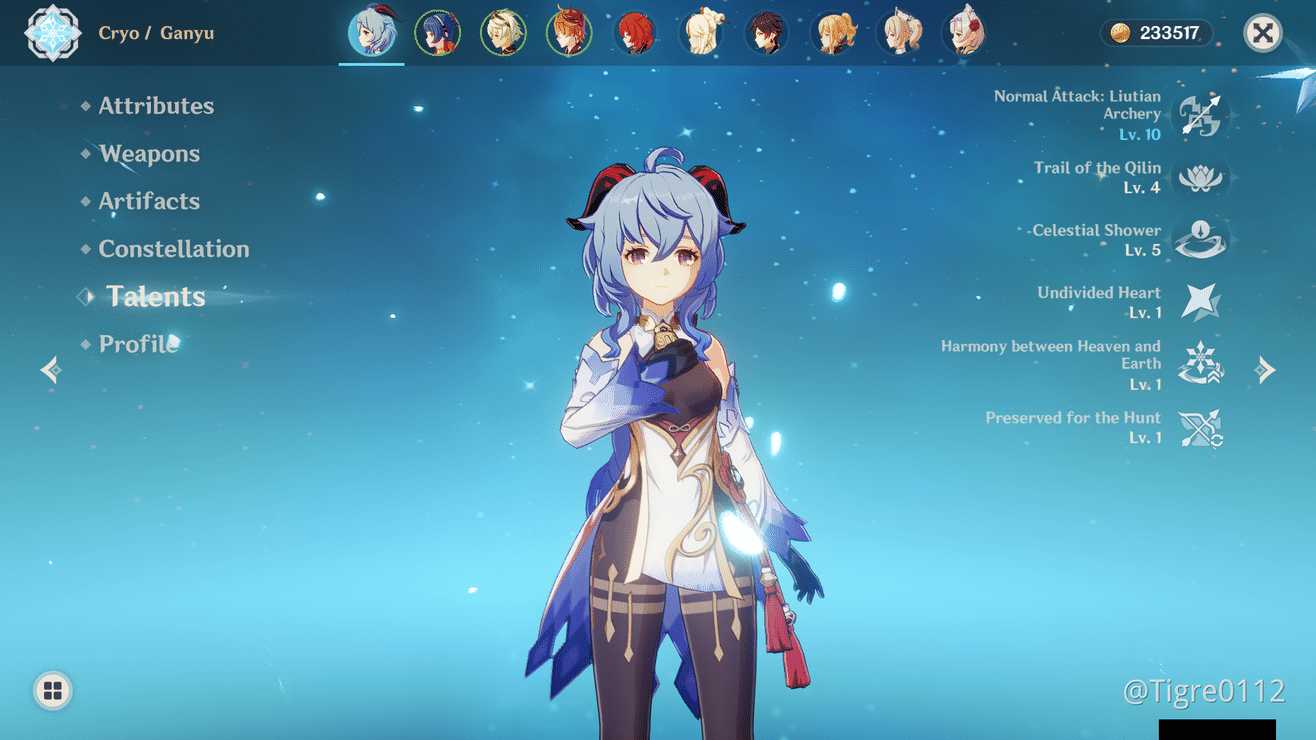This screenshot has height=740, width=1316.
Task: Select the Talents menu entry
Action: (156, 297)
